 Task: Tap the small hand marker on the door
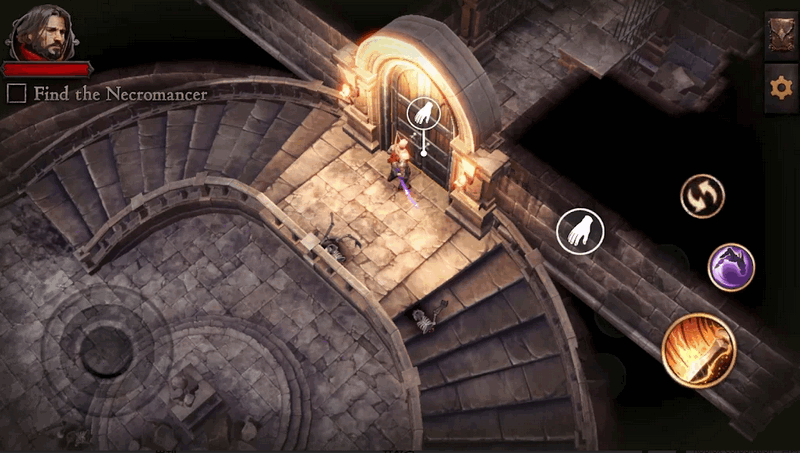click(423, 113)
